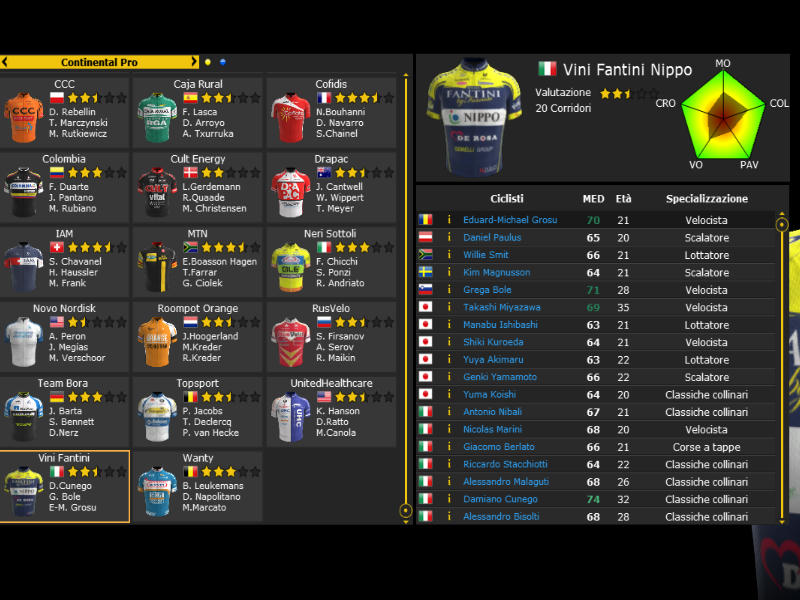Pick the MTN team card
Screen dimensions: 800x600
(x=198, y=262)
